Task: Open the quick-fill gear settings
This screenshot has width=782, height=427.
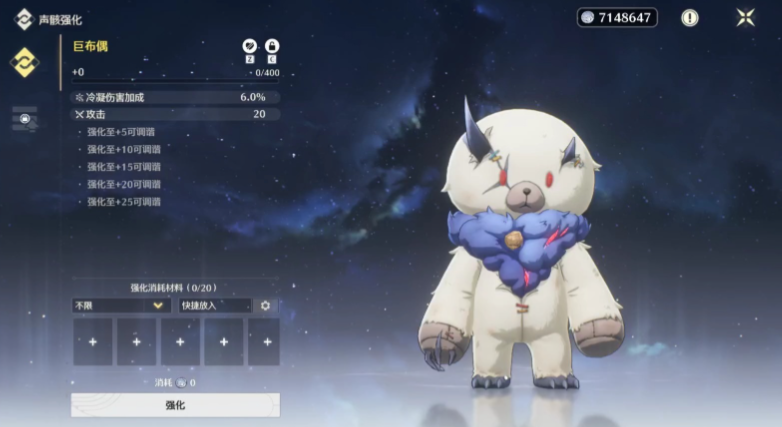Action: [x=265, y=305]
